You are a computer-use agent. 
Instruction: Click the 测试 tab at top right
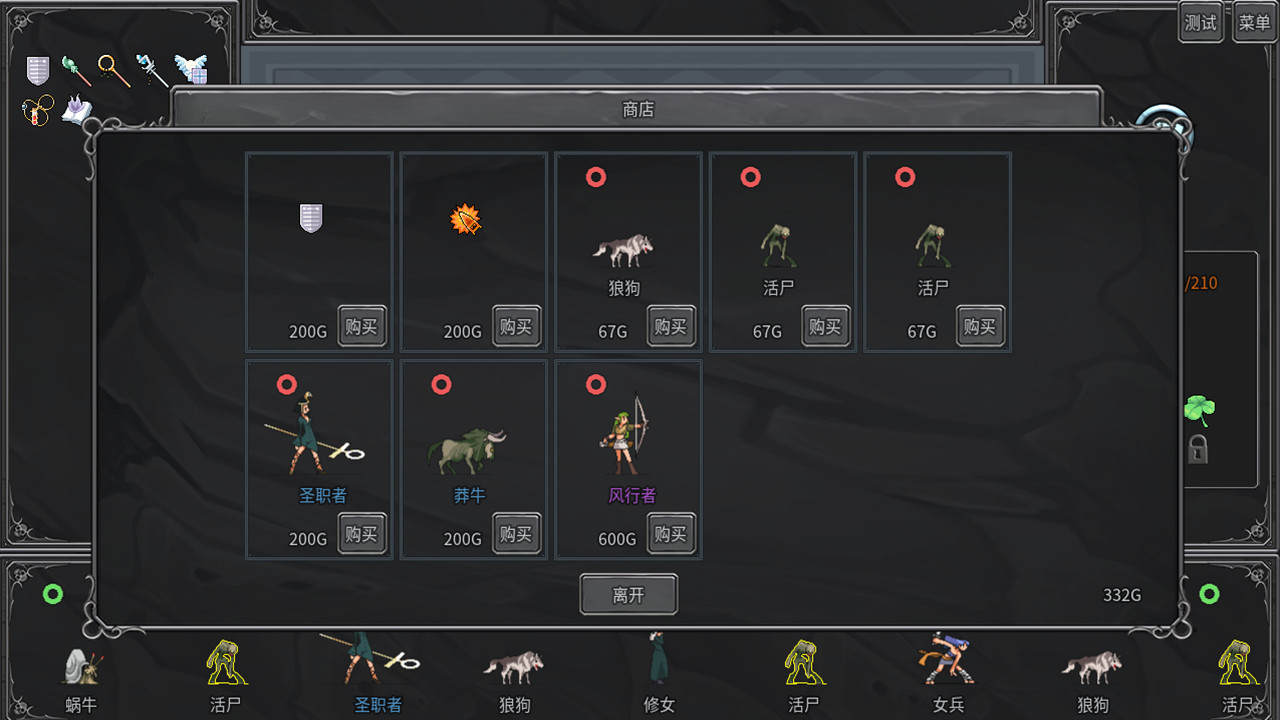coord(1200,23)
